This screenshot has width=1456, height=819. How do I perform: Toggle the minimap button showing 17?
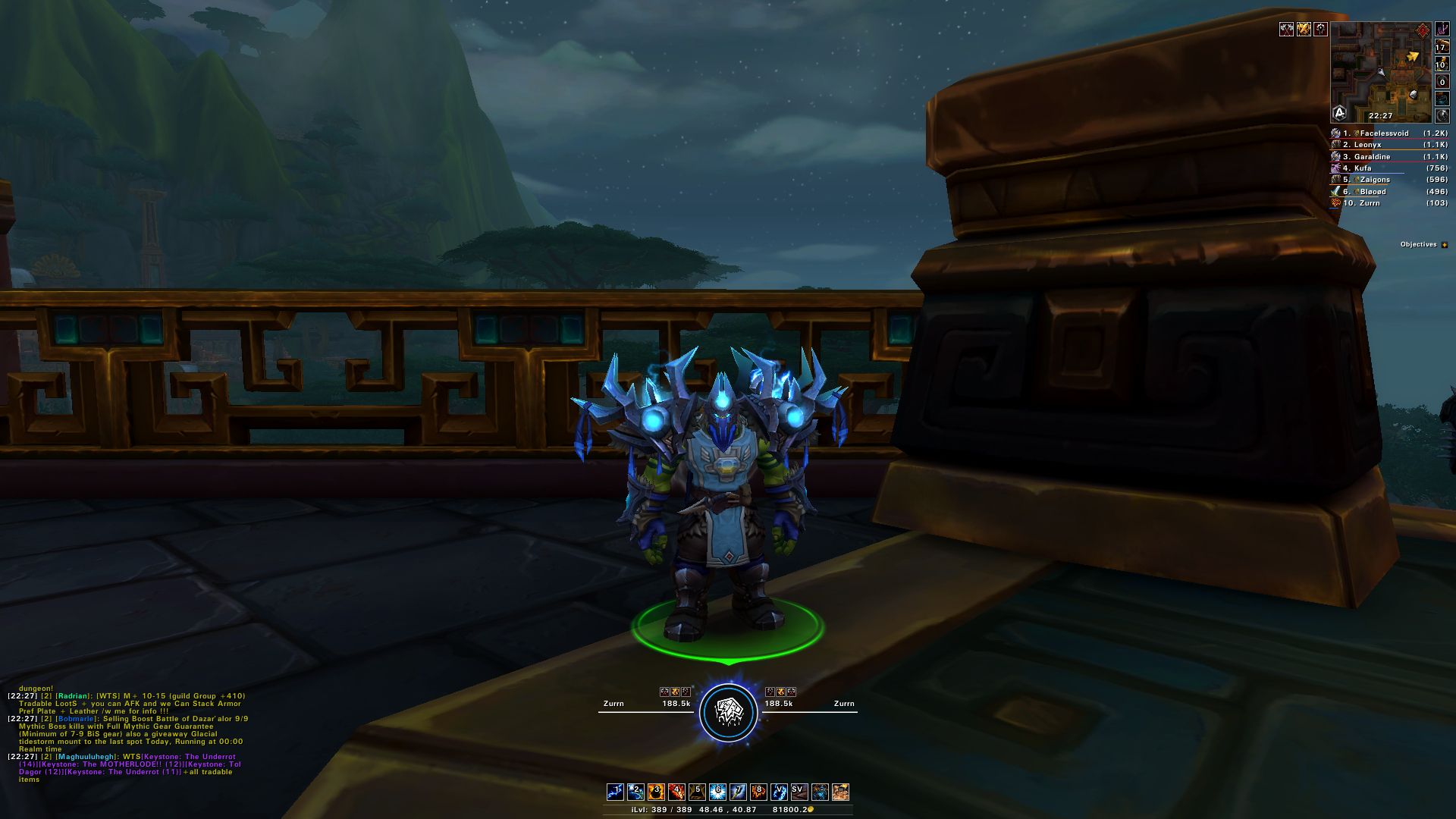click(1442, 47)
